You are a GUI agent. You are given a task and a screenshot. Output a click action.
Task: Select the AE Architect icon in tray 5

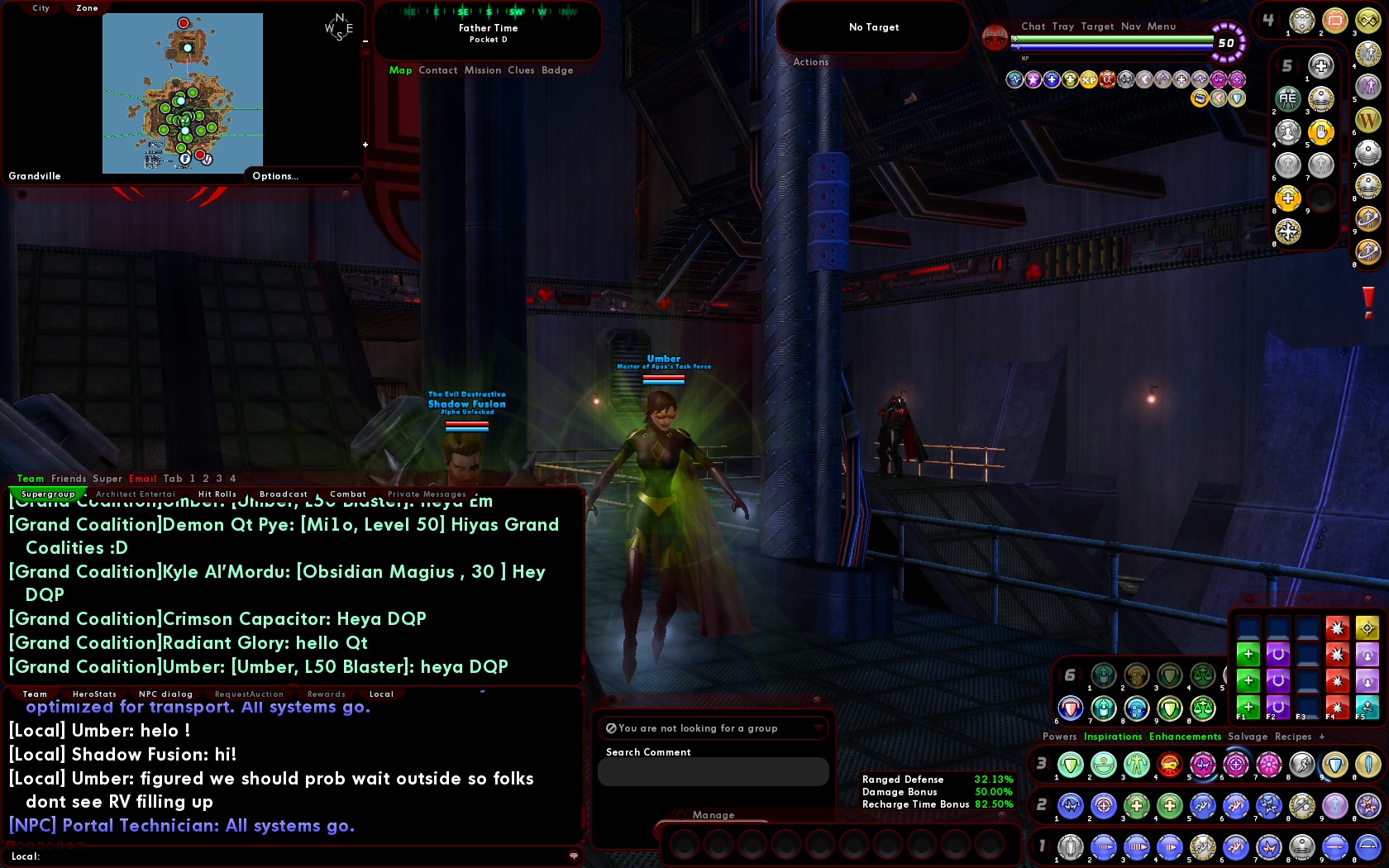[x=1287, y=97]
